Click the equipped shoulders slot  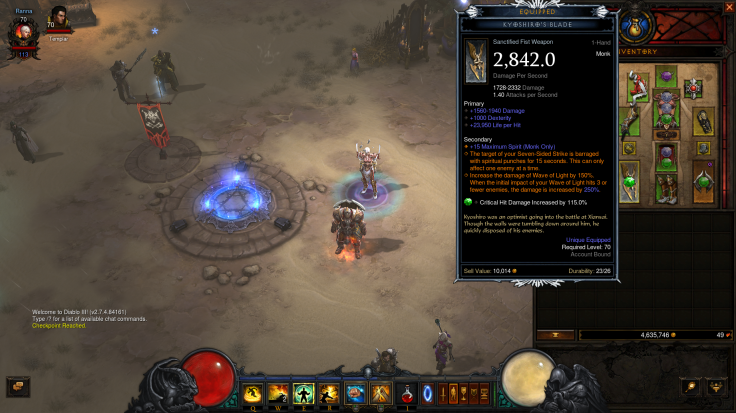point(638,88)
